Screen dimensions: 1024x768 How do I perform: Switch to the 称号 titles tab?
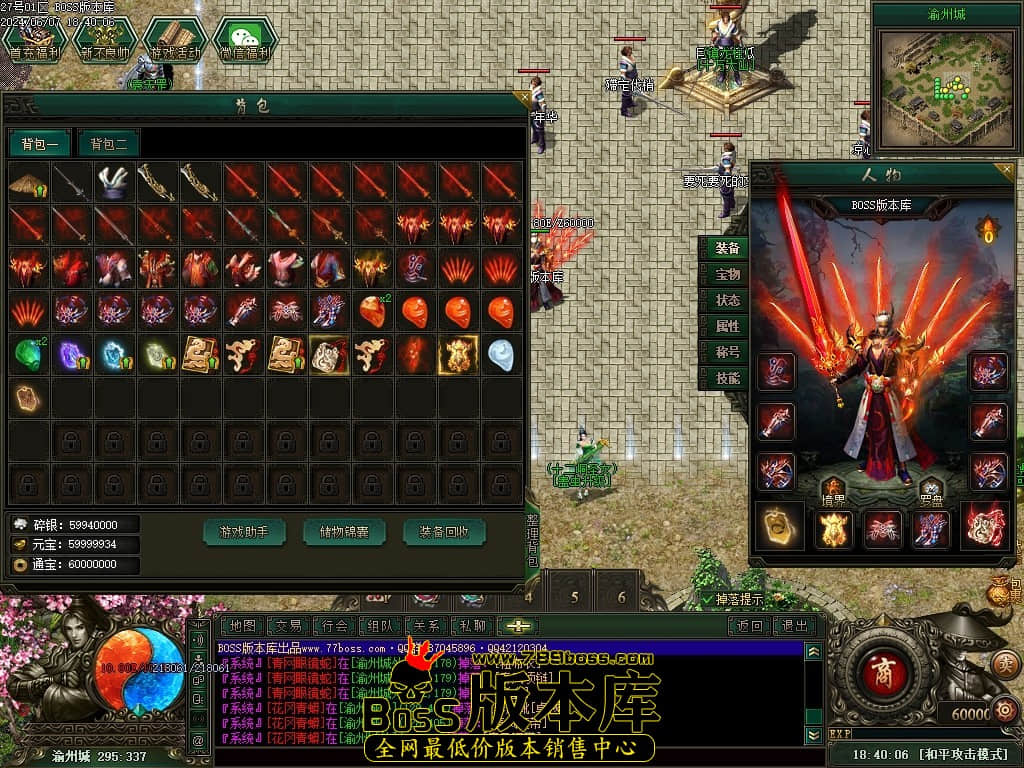[x=727, y=352]
